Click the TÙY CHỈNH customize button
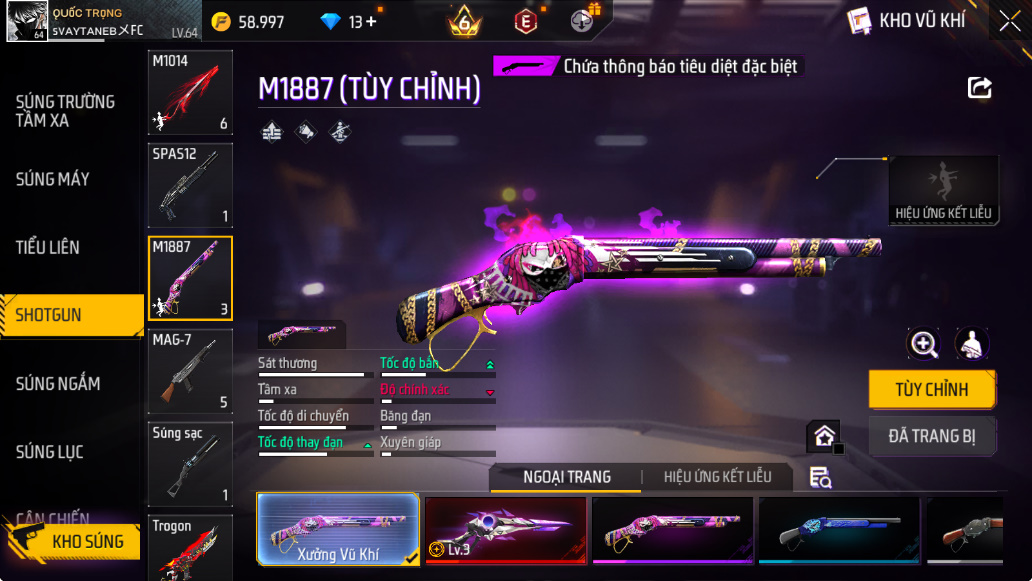The width and height of the screenshot is (1032, 581). pos(931,390)
